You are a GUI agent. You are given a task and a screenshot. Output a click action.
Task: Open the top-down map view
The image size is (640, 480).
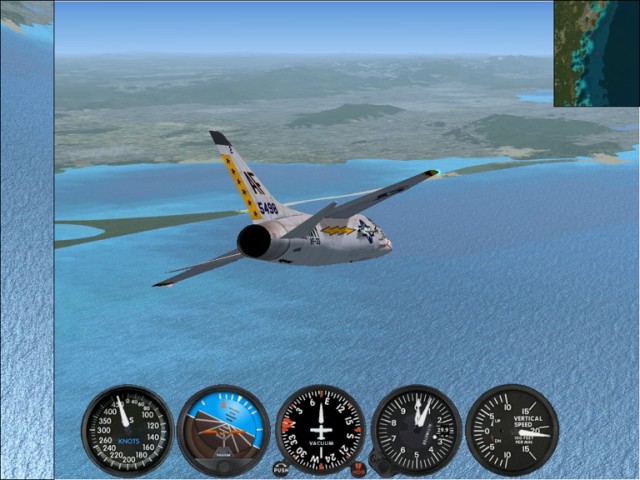[x=596, y=53]
